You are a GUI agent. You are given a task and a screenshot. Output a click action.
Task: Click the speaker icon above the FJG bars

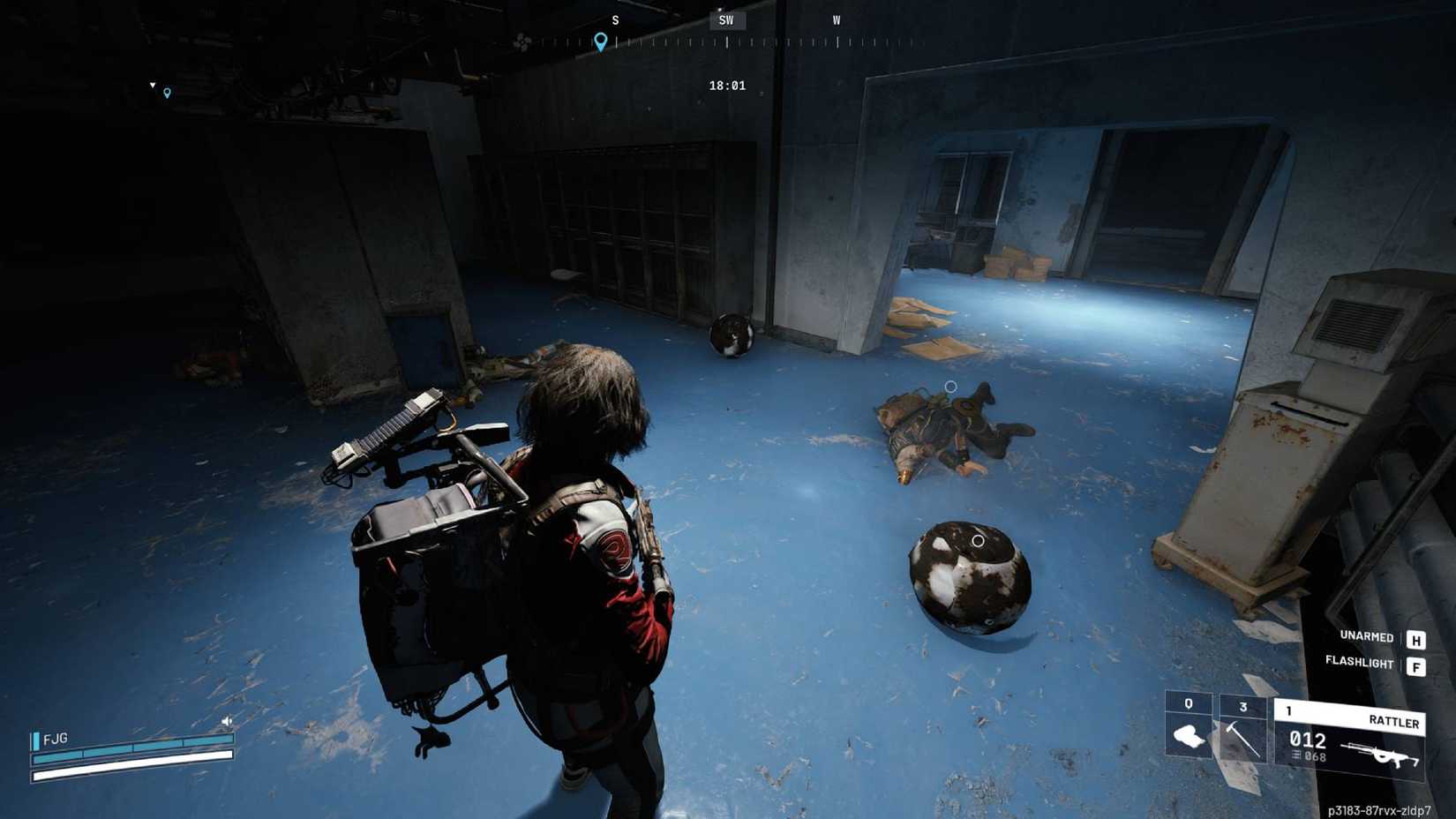pyautogui.click(x=226, y=721)
